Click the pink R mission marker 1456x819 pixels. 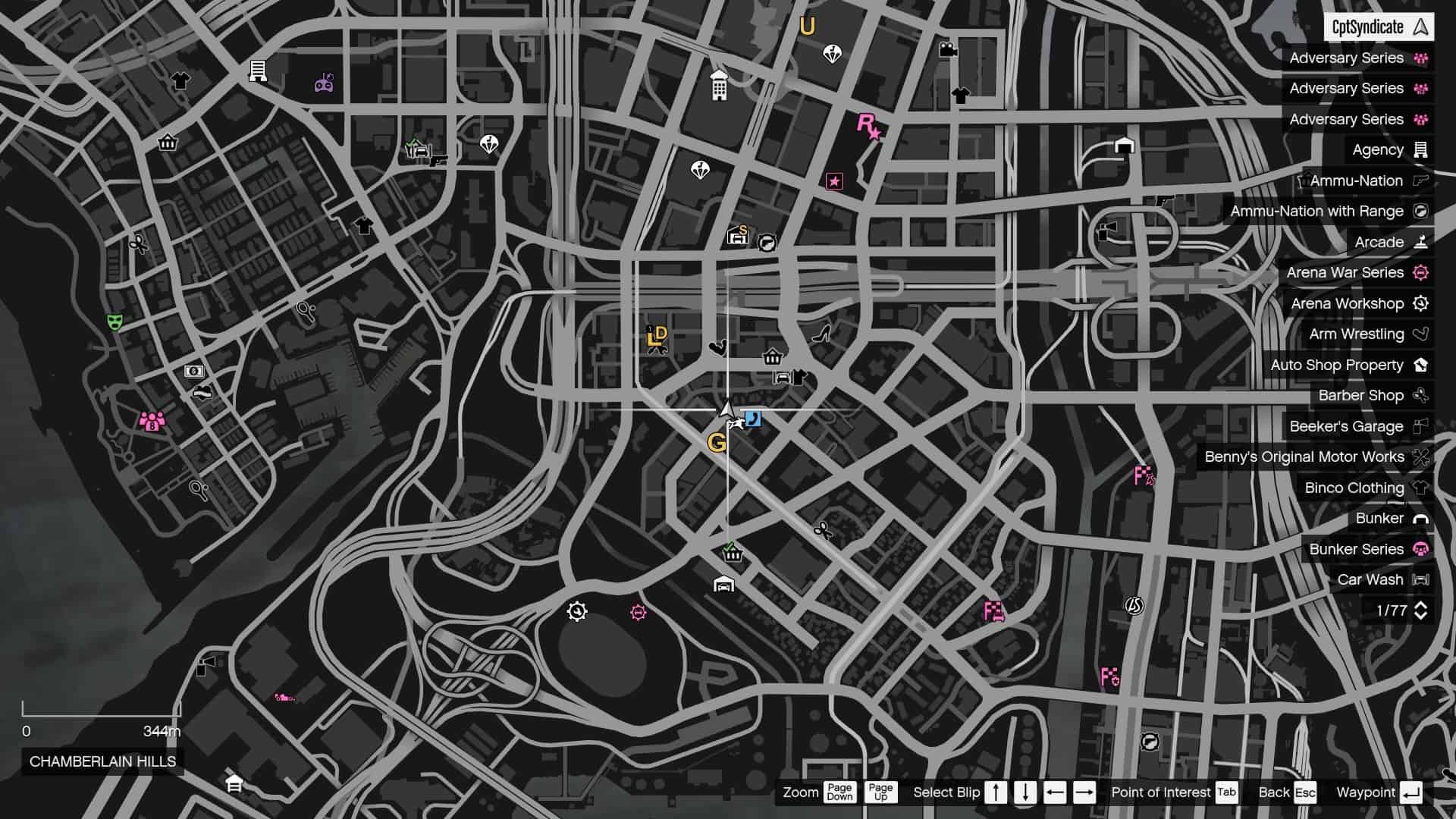point(867,127)
